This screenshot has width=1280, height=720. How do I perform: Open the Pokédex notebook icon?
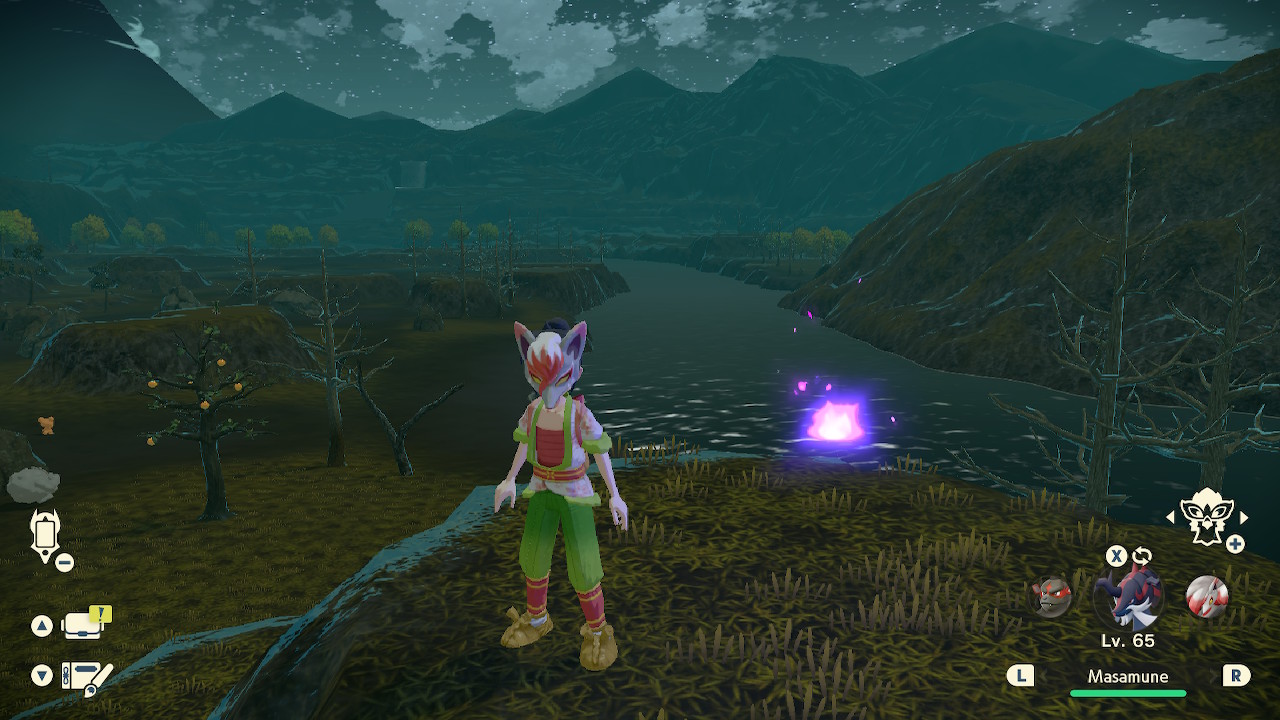pyautogui.click(x=86, y=677)
